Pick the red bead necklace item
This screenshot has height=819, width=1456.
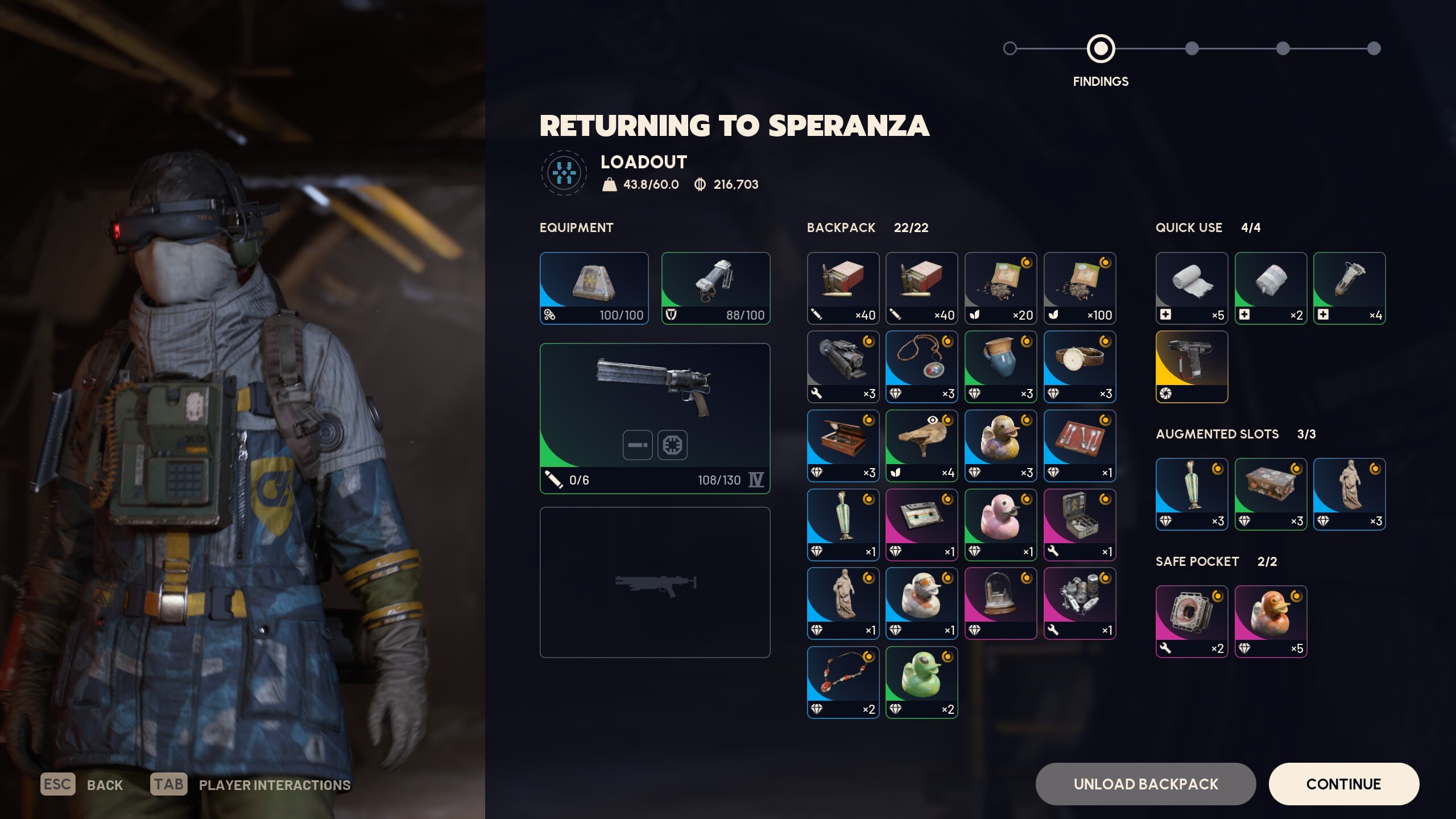pos(843,682)
